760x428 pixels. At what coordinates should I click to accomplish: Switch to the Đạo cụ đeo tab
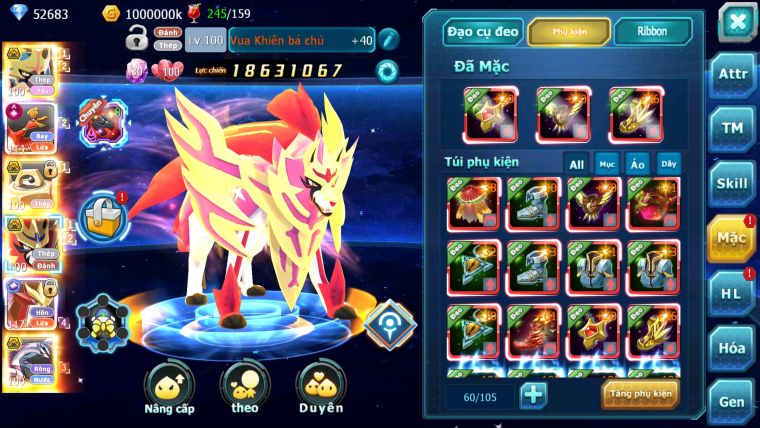(x=483, y=31)
